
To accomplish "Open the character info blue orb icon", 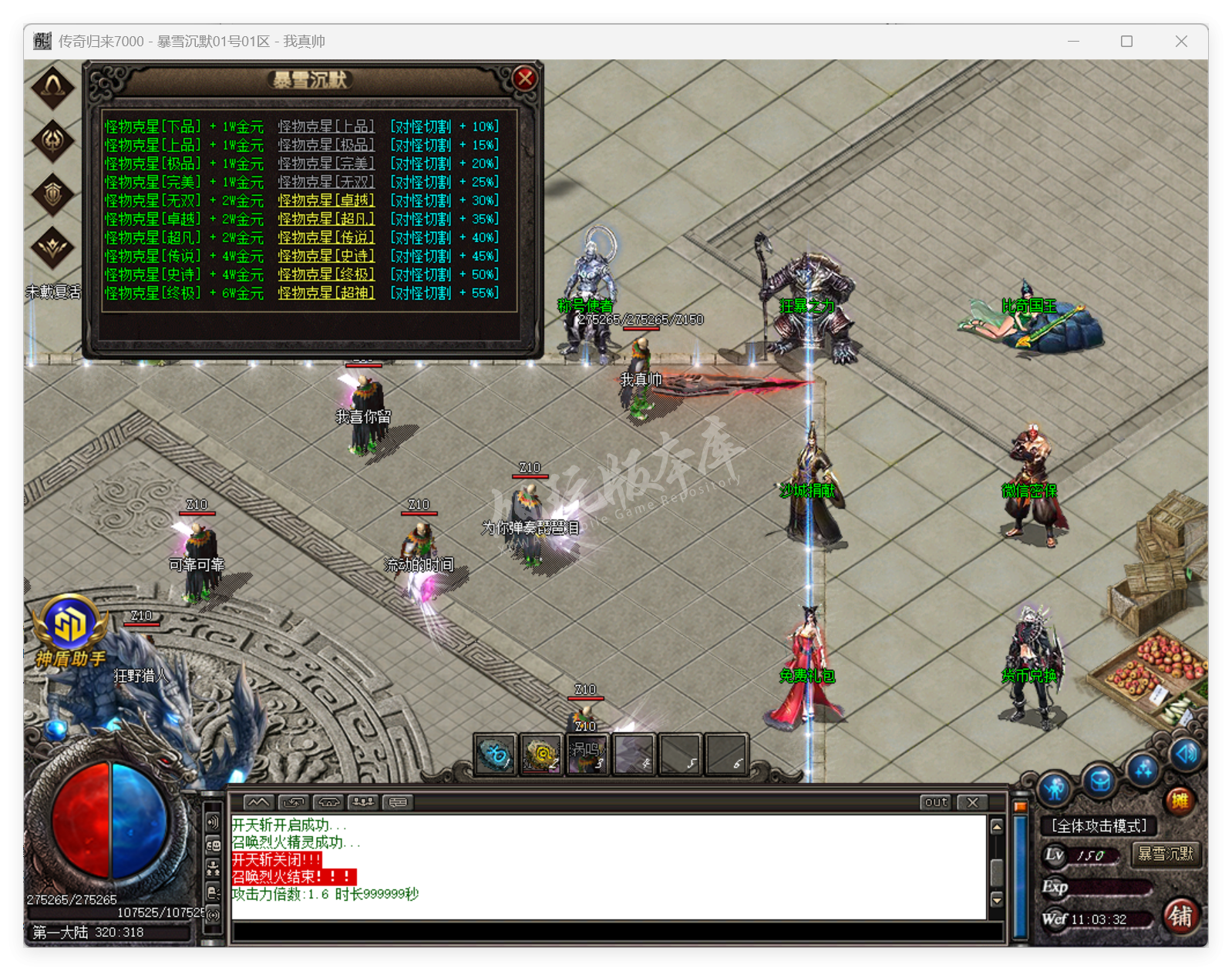I will 1055,787.
